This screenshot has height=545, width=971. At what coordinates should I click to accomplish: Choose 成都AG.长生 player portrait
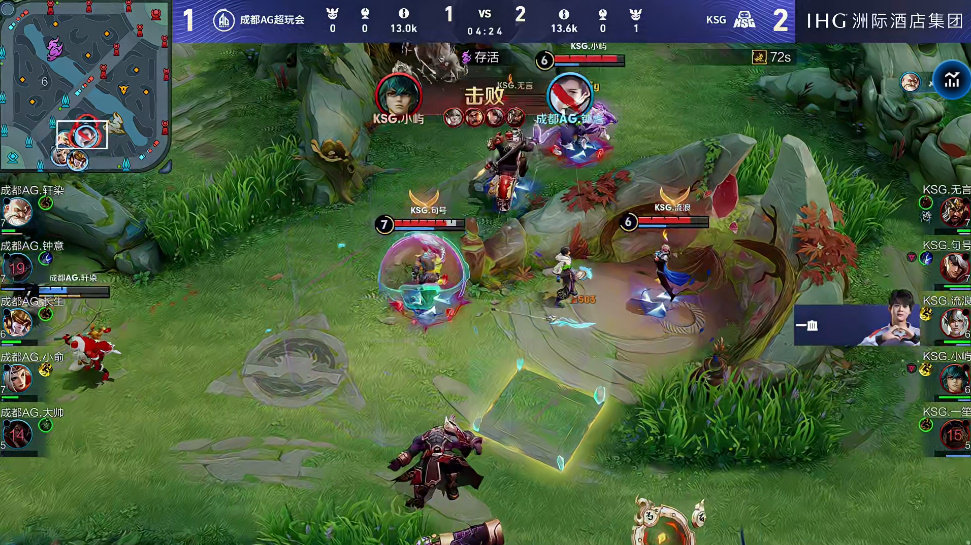[16, 322]
